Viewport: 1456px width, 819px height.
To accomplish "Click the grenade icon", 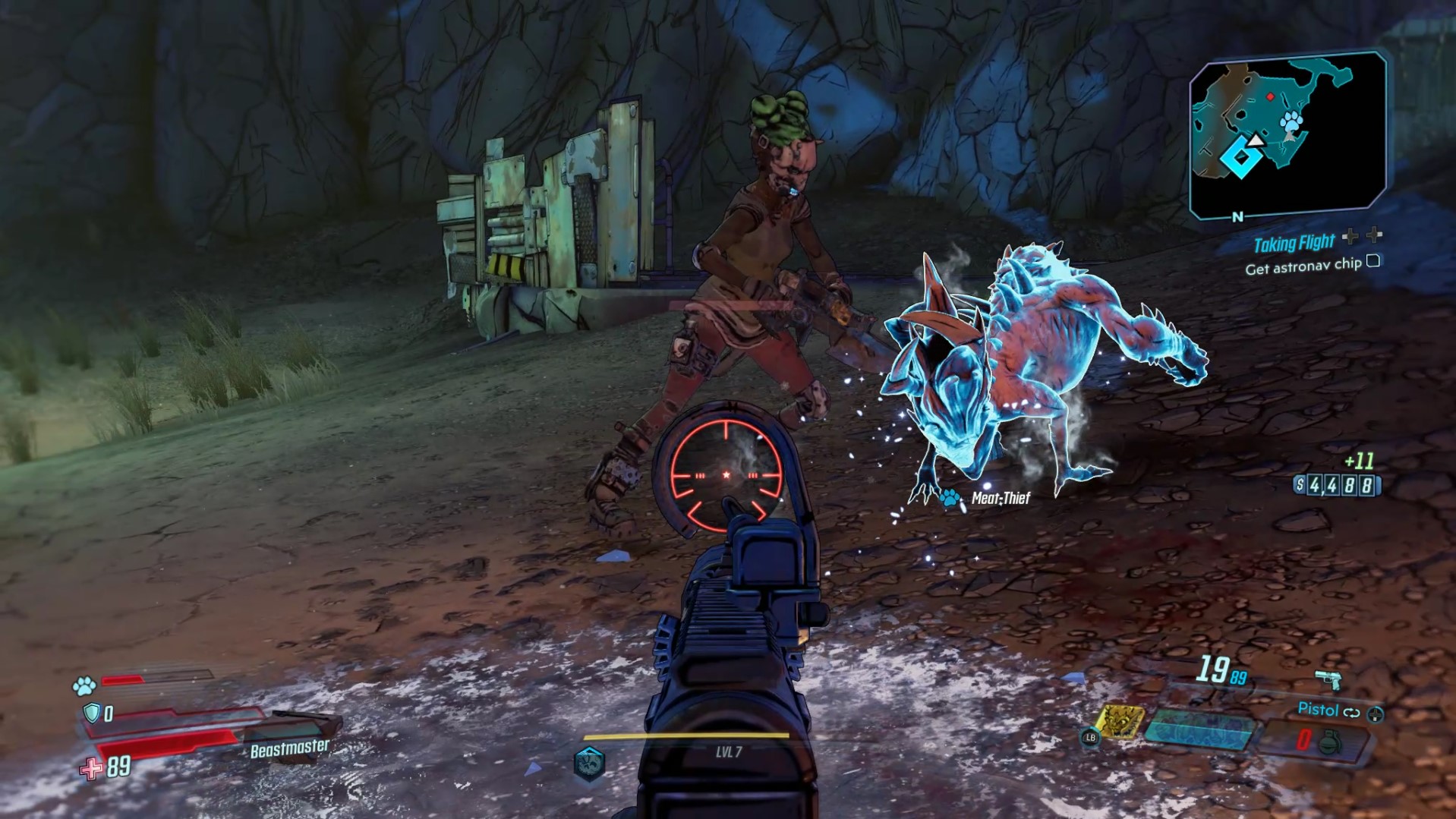I will (x=1328, y=740).
